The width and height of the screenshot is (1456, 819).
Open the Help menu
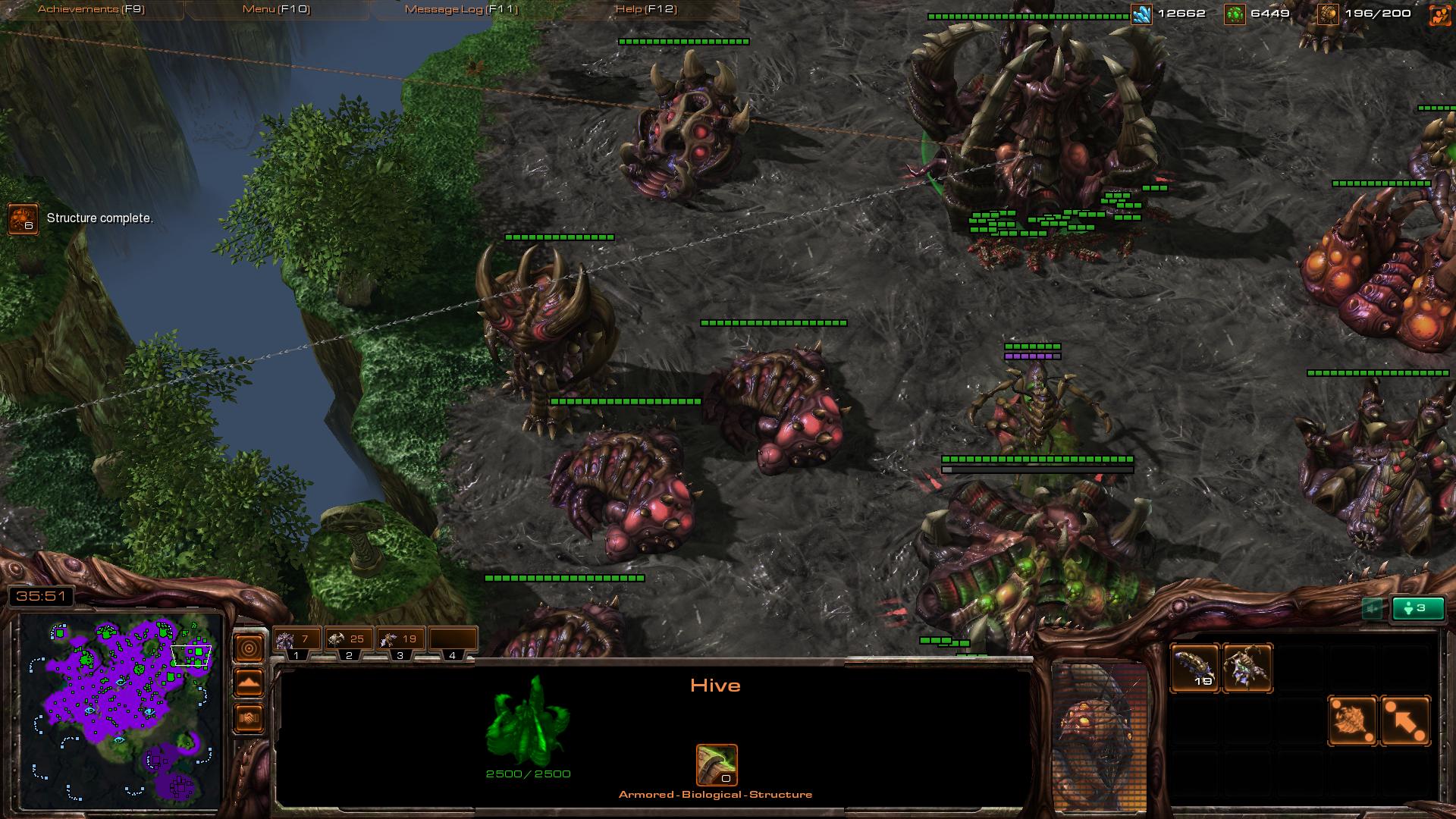[646, 9]
